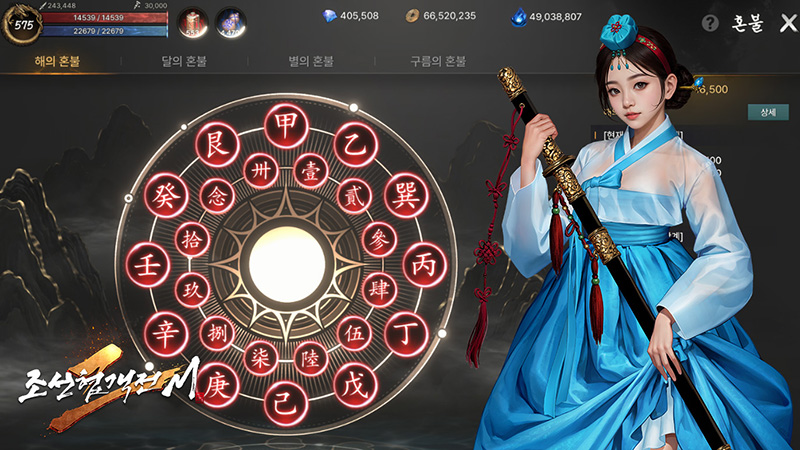Switch to the 해의 혼불 tab
The image size is (800, 450).
coord(57,61)
